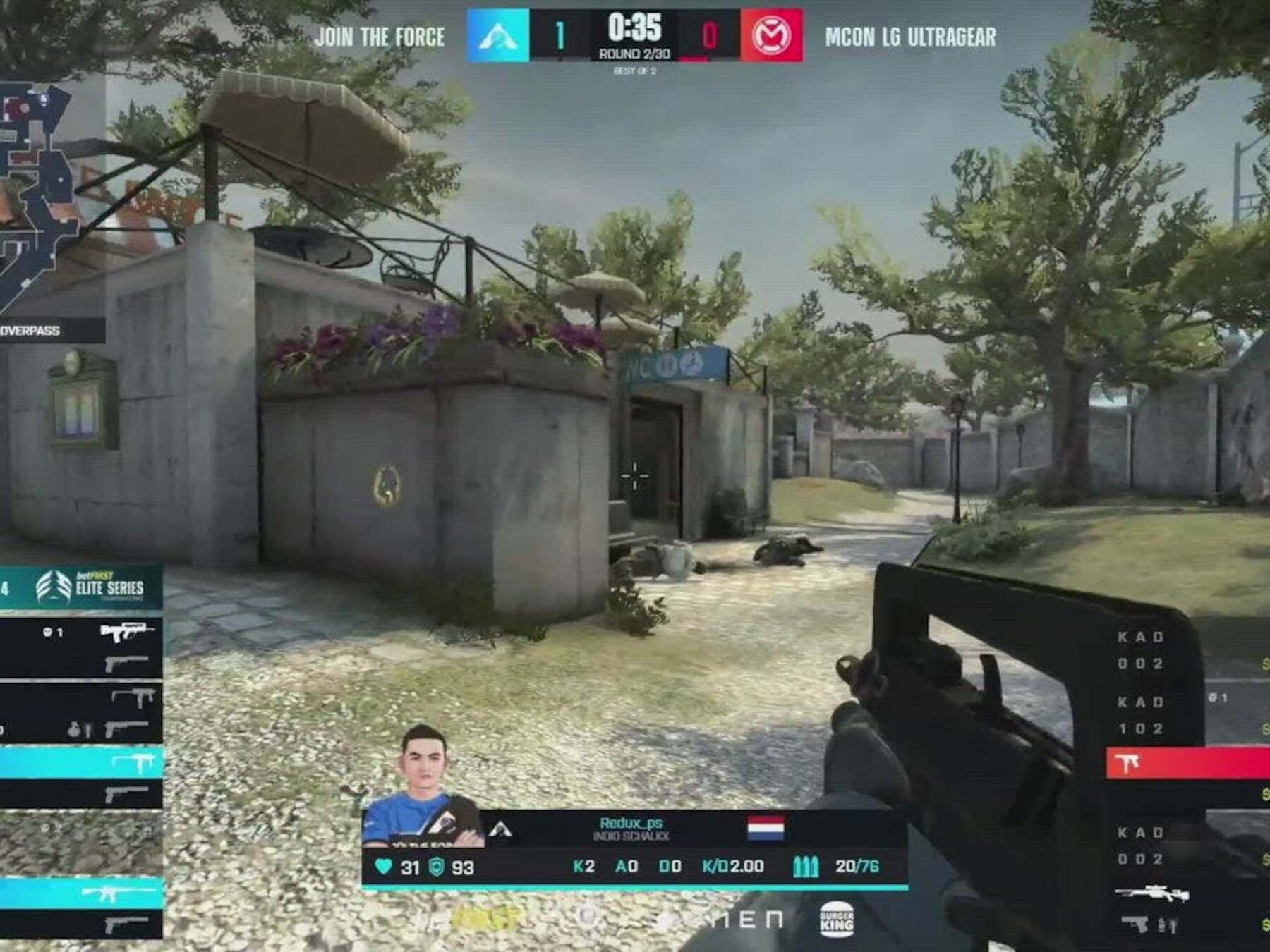Image resolution: width=1270 pixels, height=952 pixels.
Task: Open the Burger King sponsor logo
Action: point(837,920)
